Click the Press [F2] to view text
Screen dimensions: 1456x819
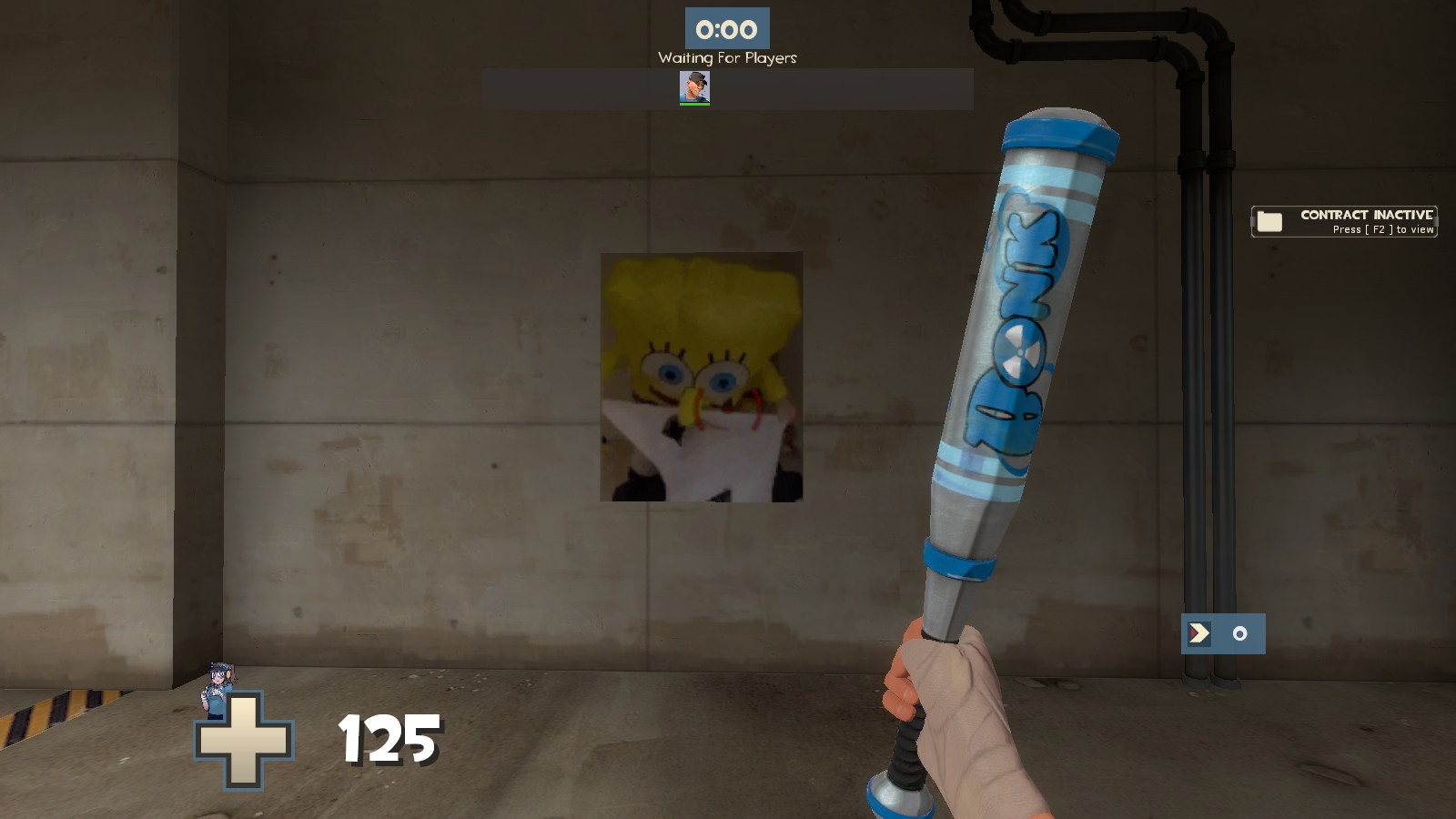(x=1383, y=229)
